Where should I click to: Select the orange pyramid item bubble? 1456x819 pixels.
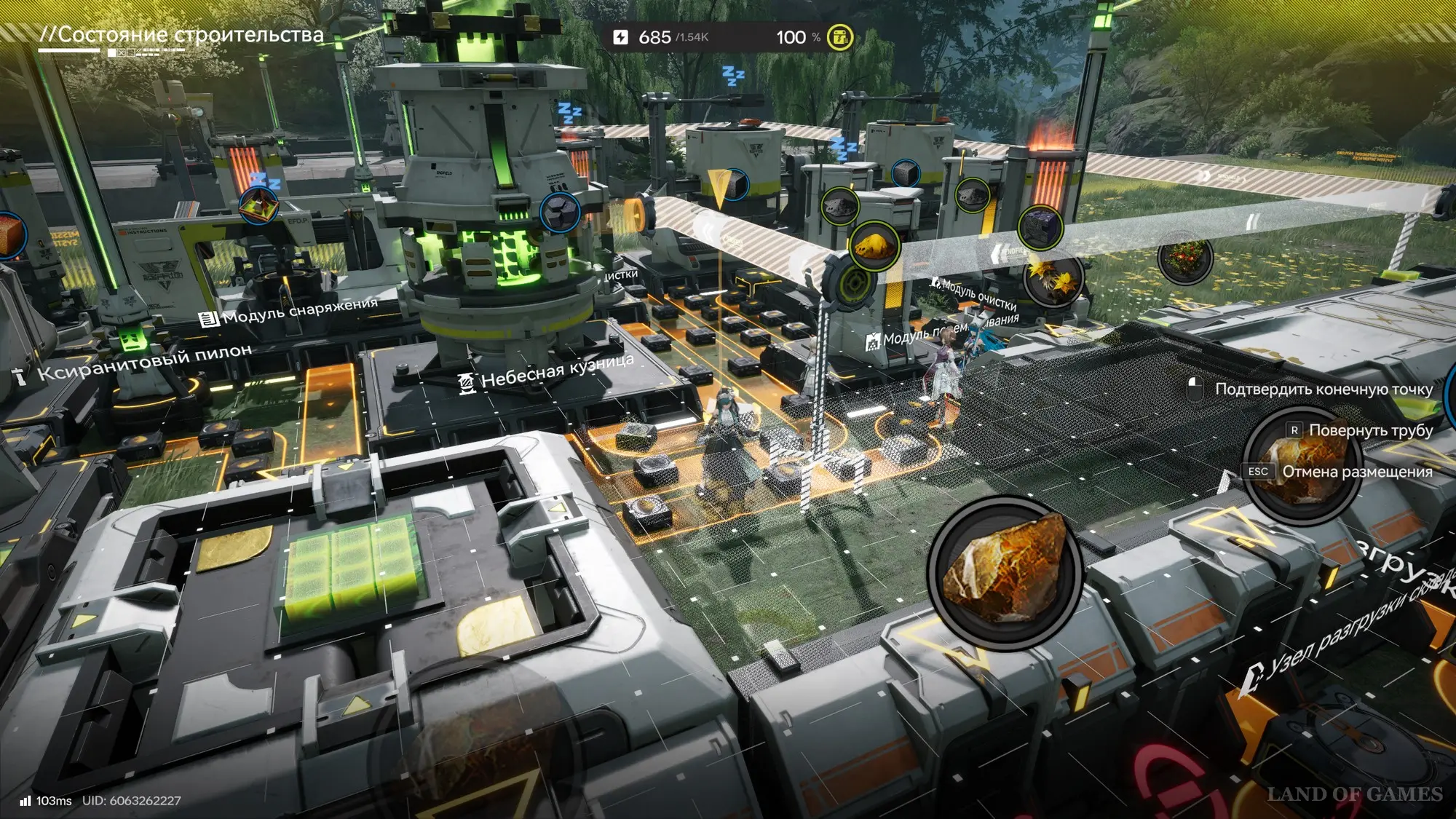coord(258,206)
